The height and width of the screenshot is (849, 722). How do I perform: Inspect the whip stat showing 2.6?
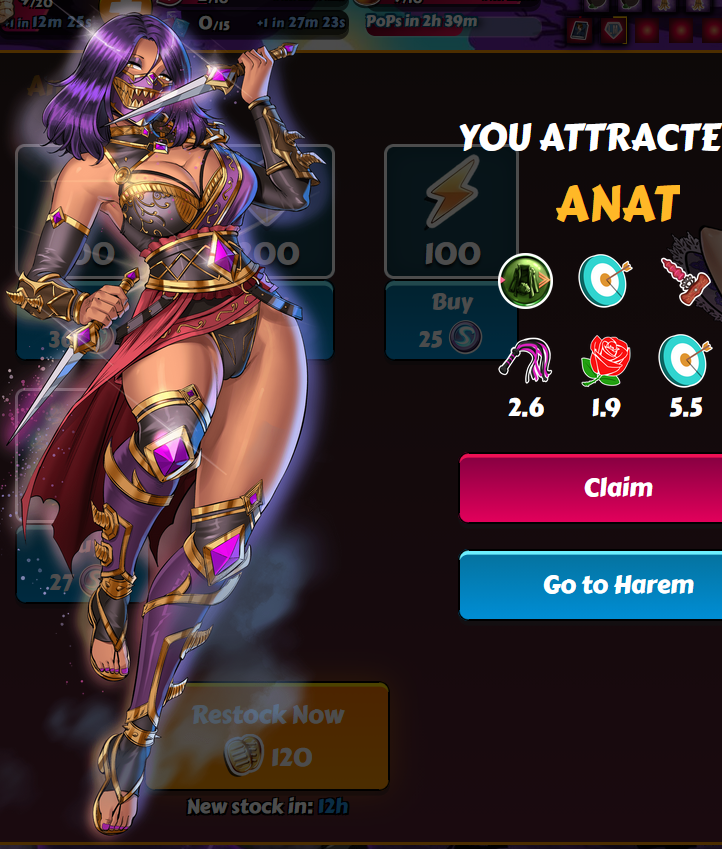526,362
